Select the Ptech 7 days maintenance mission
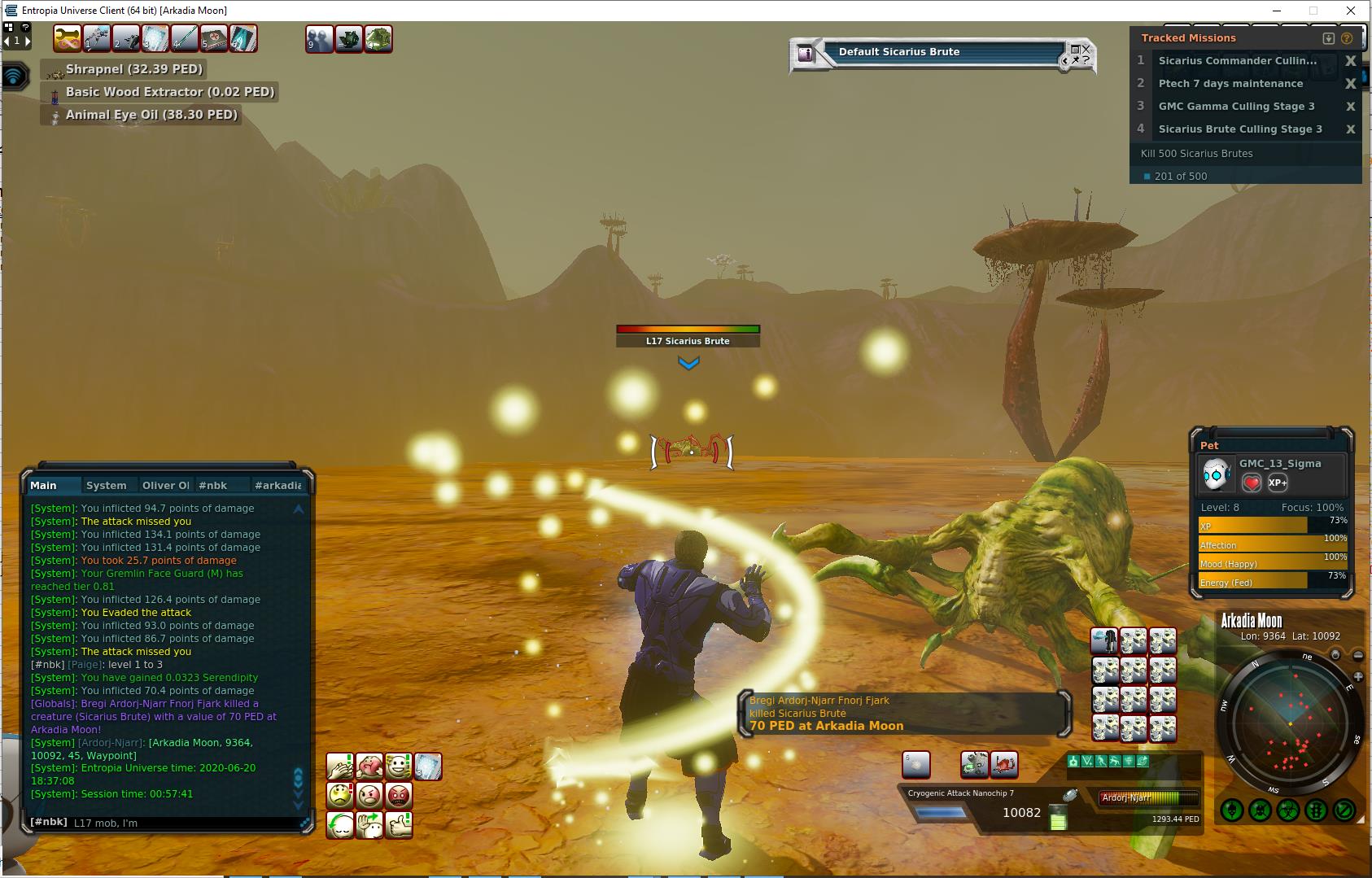The height and width of the screenshot is (878, 1372). point(1230,84)
